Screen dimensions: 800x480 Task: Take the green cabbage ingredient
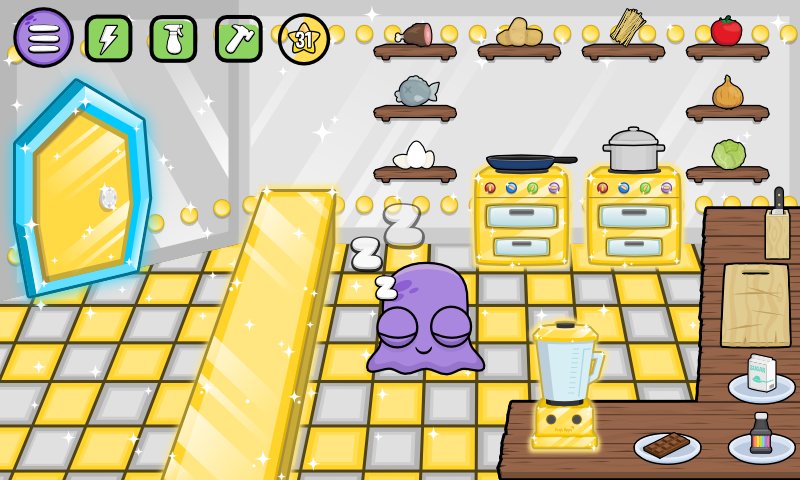728,154
